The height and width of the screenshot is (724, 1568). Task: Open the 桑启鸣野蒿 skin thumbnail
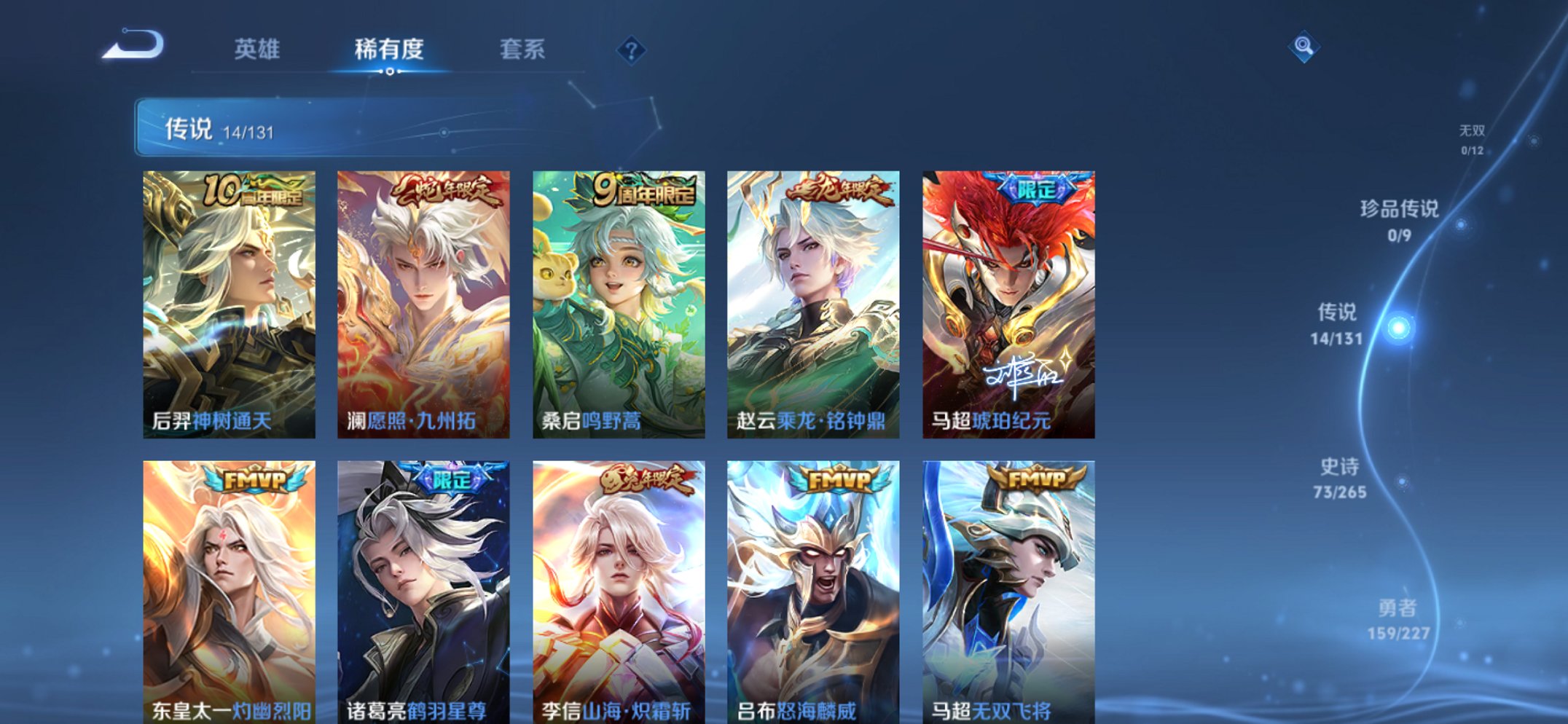pos(617,299)
